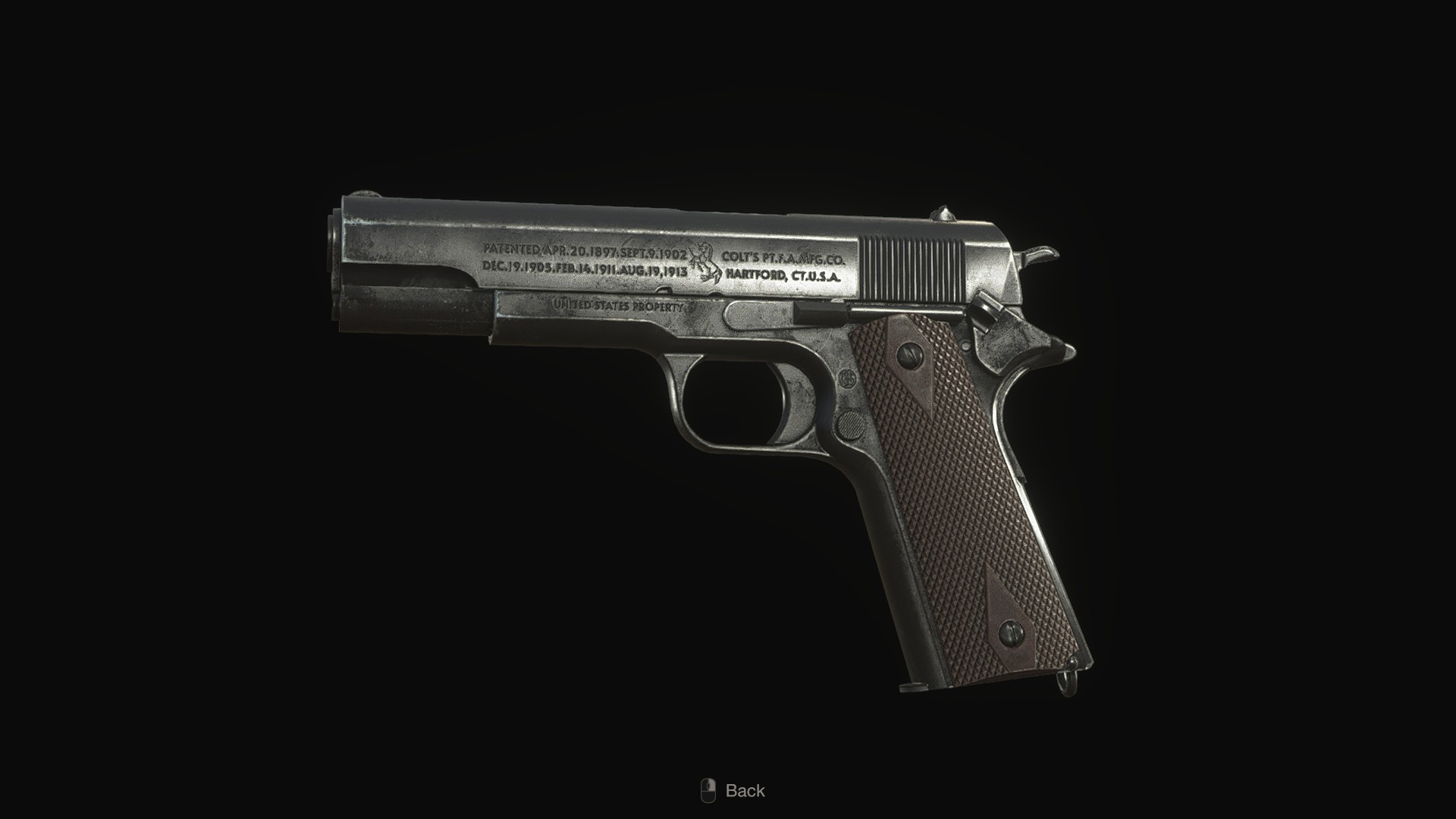Click the mouse button icon beside Back
1456x819 pixels.
pyautogui.click(x=710, y=791)
